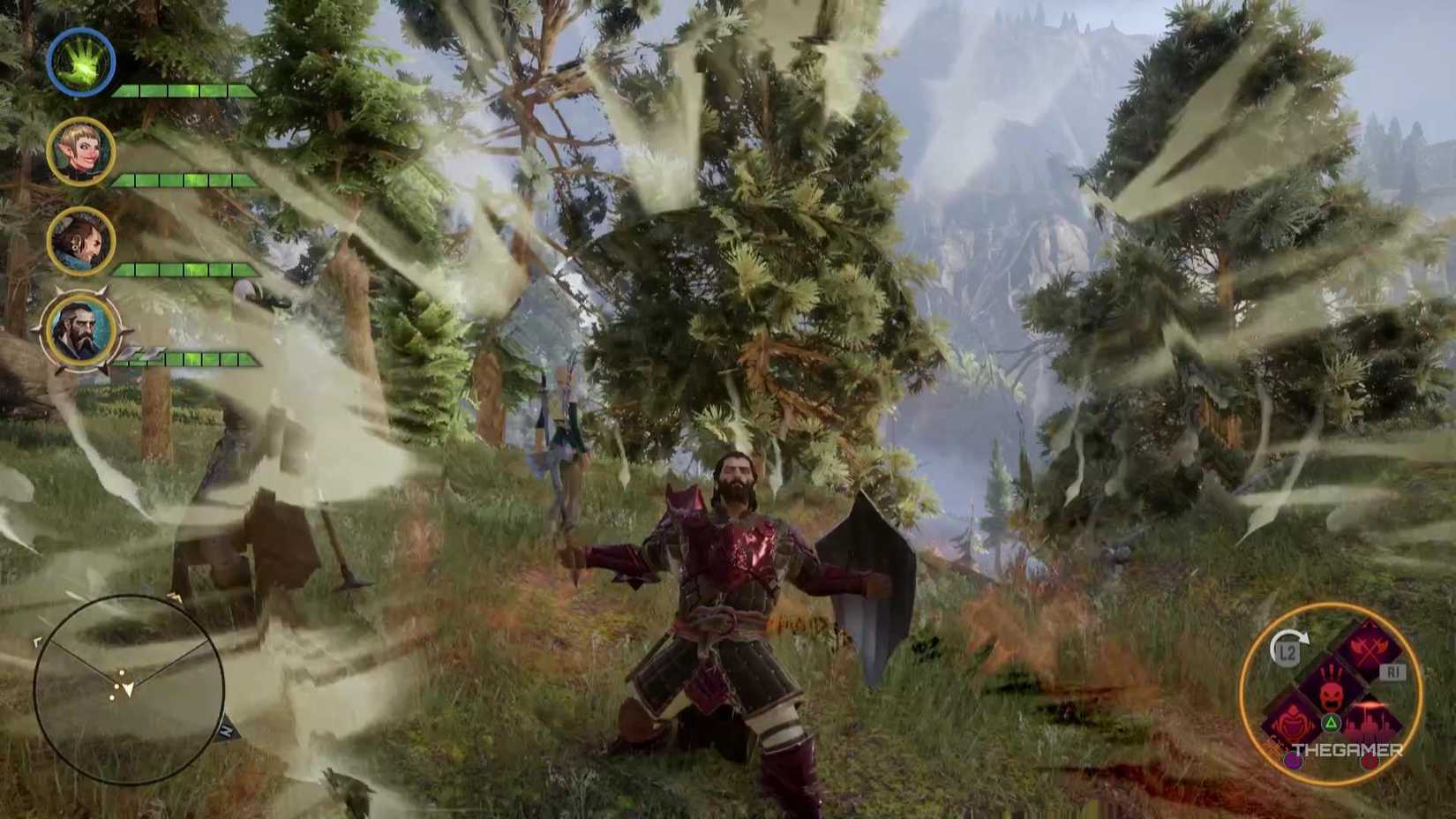Click the red circle button prompt
This screenshot has height=819, width=1456.
1369,762
